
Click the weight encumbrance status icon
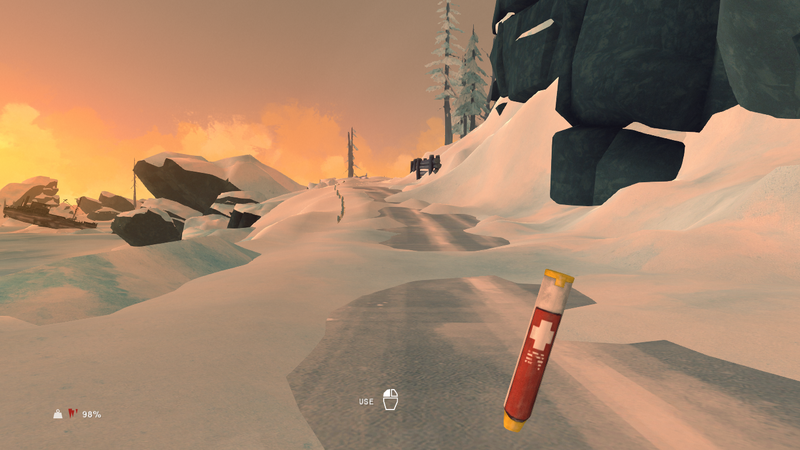[x=58, y=414]
